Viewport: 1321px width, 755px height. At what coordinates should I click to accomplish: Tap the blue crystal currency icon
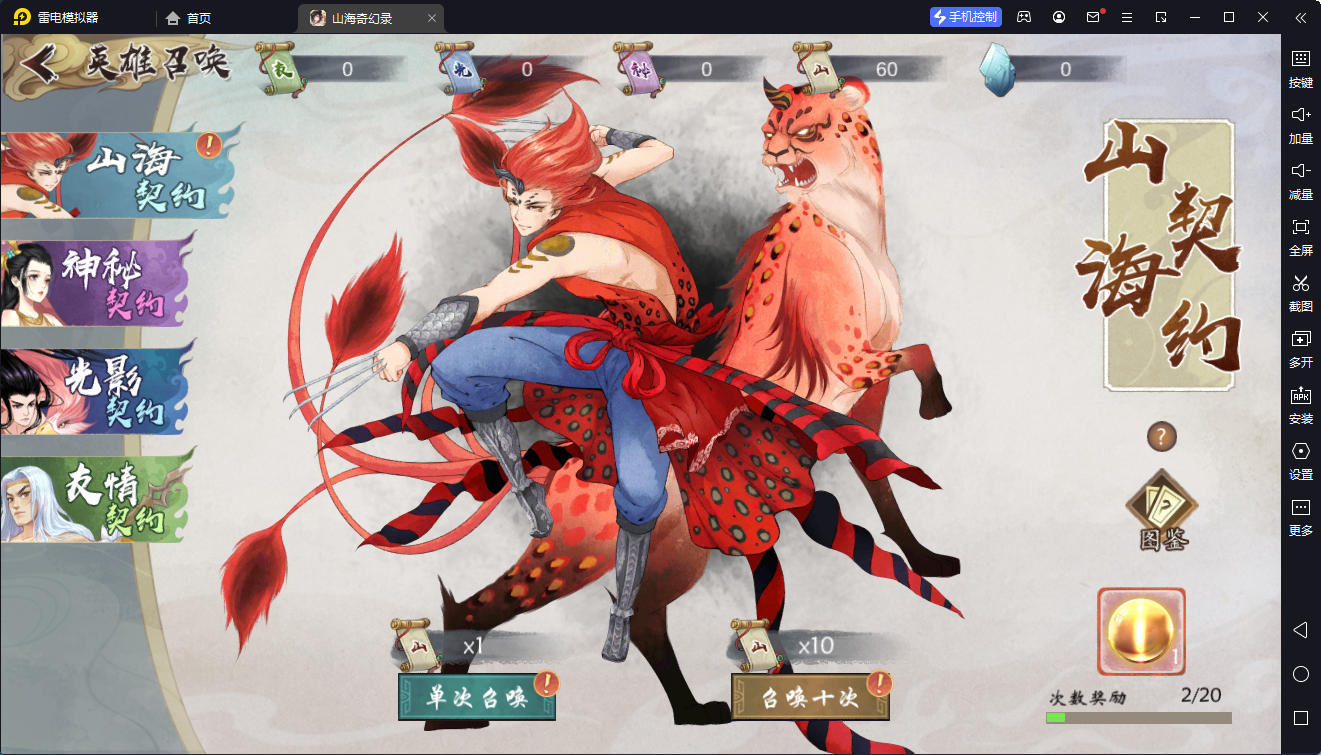tap(998, 69)
